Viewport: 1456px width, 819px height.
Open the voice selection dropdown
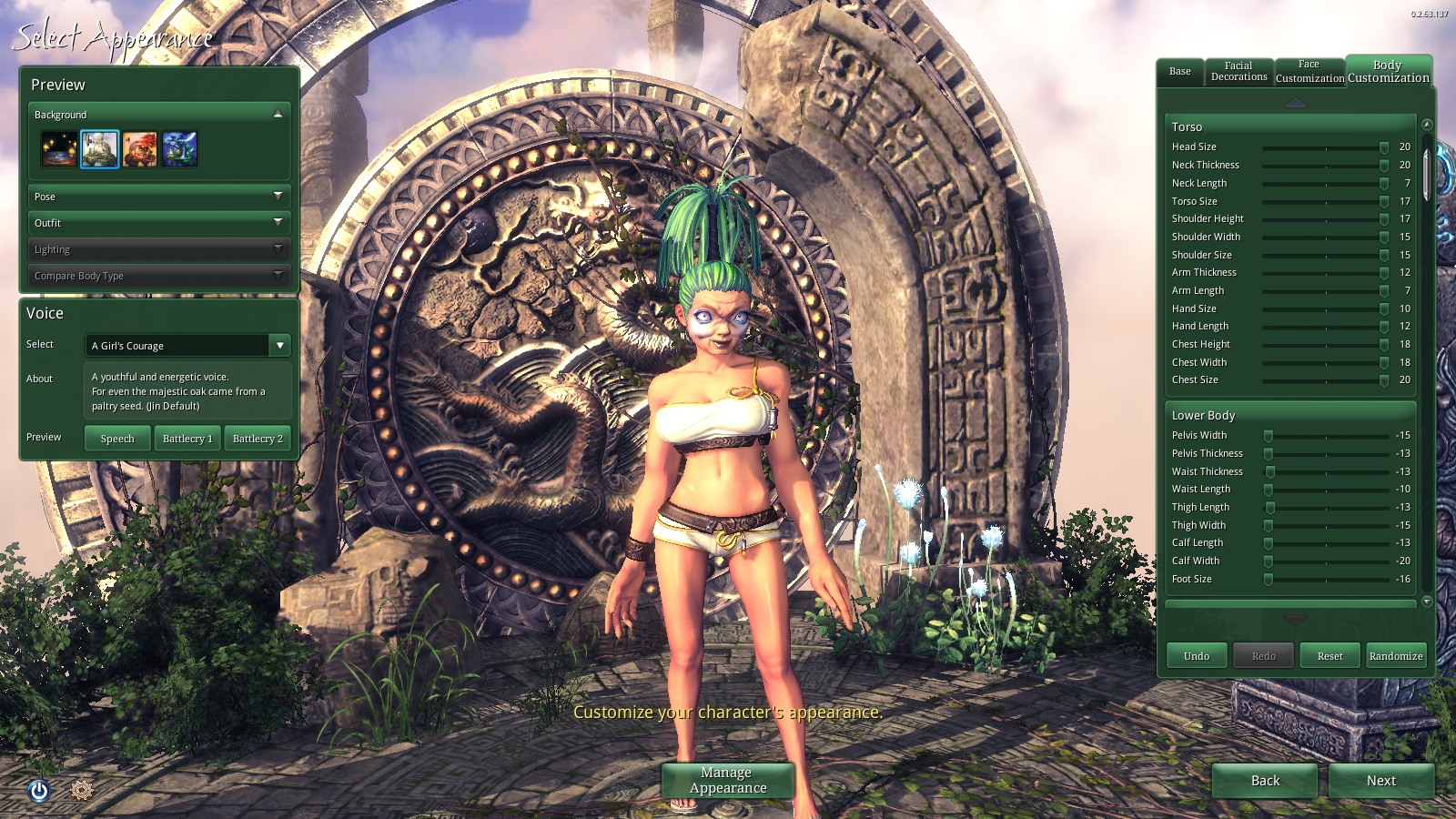pyautogui.click(x=279, y=346)
